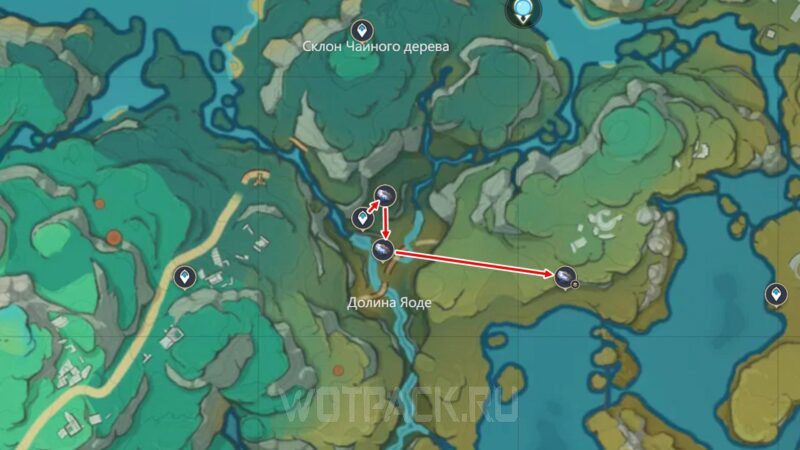Choose the ore pin by the river above Долина Яоде
This screenshot has height=450, width=800.
381,250
